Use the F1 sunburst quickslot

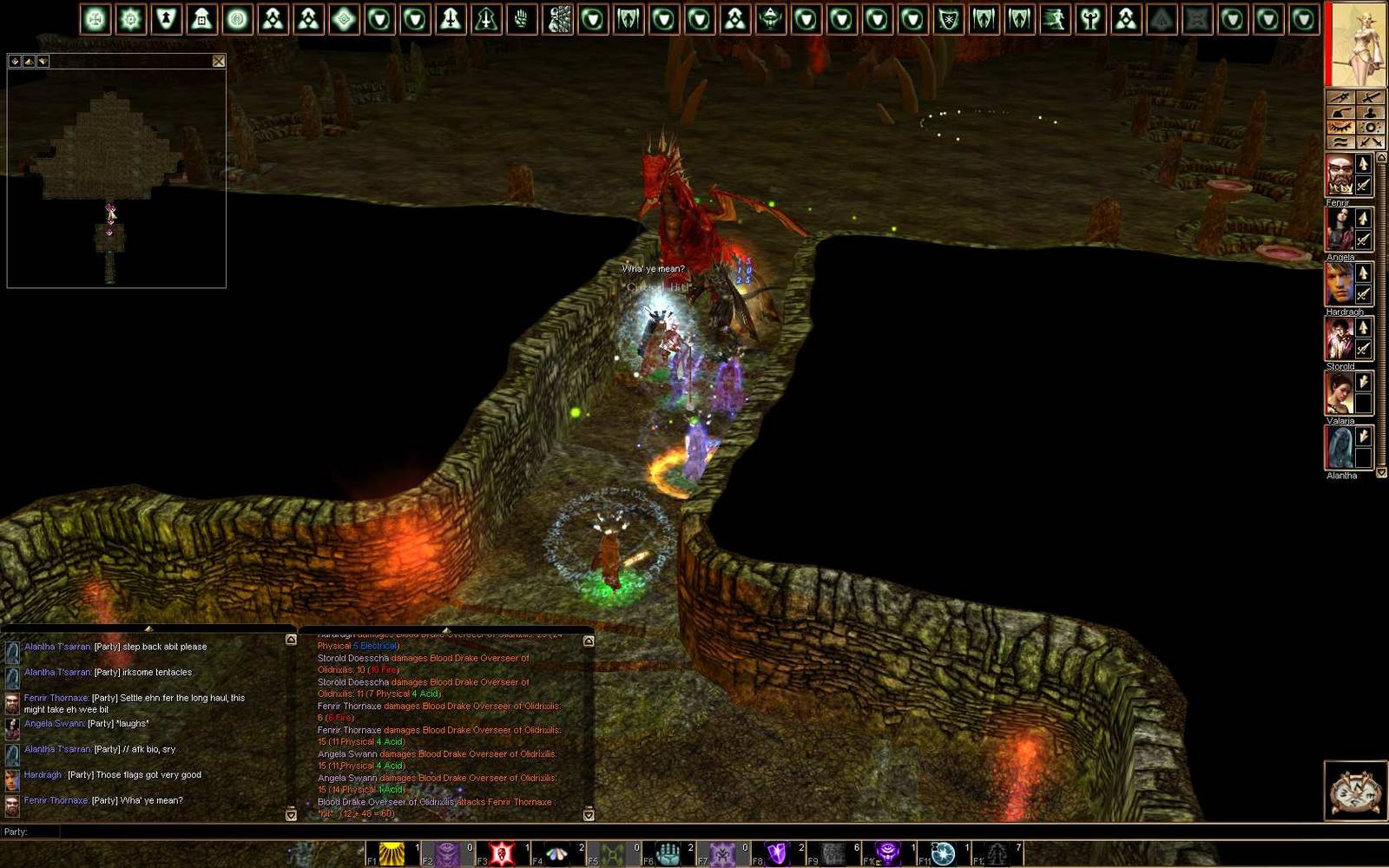click(x=392, y=854)
